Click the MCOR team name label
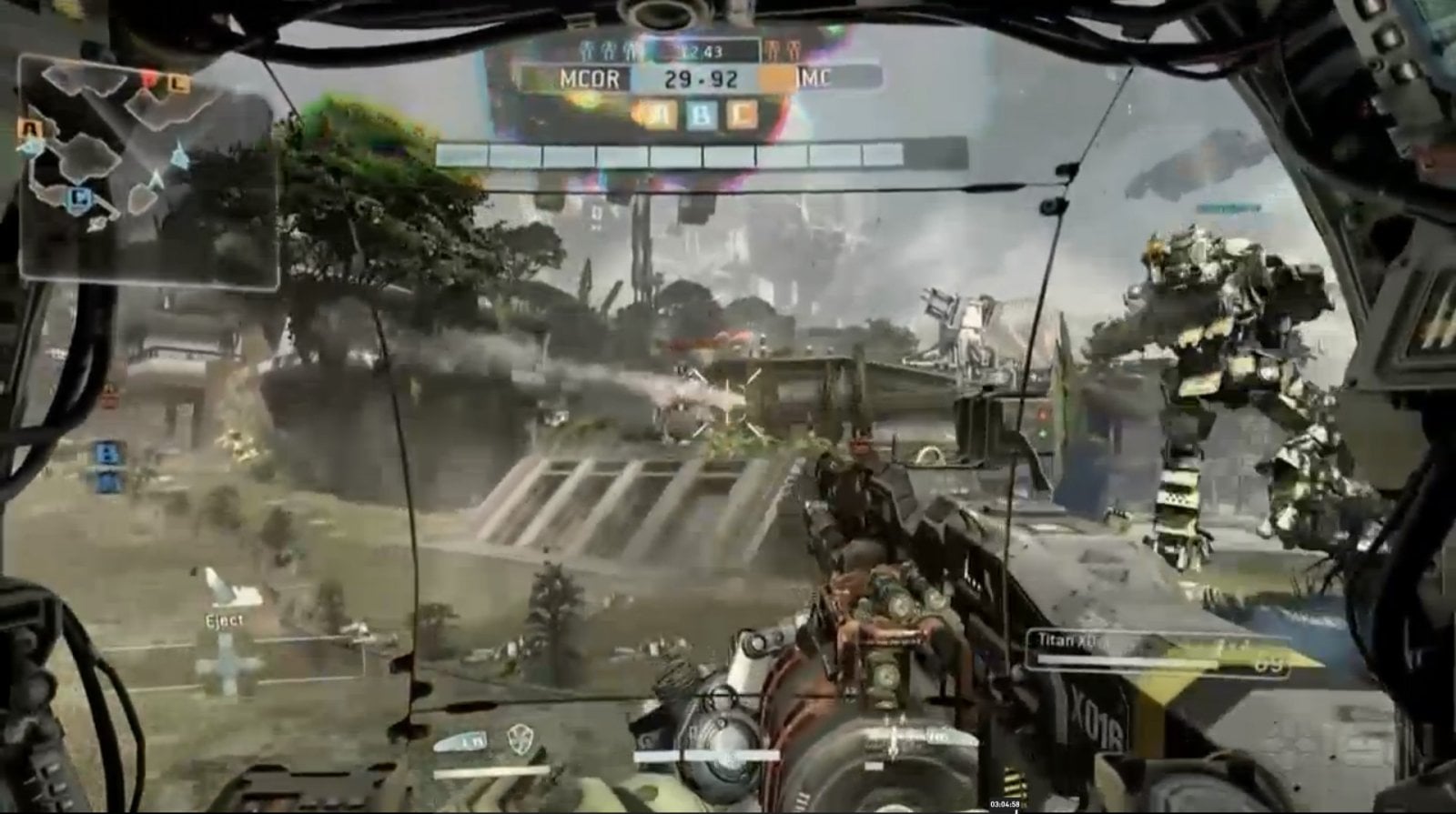 [x=589, y=79]
